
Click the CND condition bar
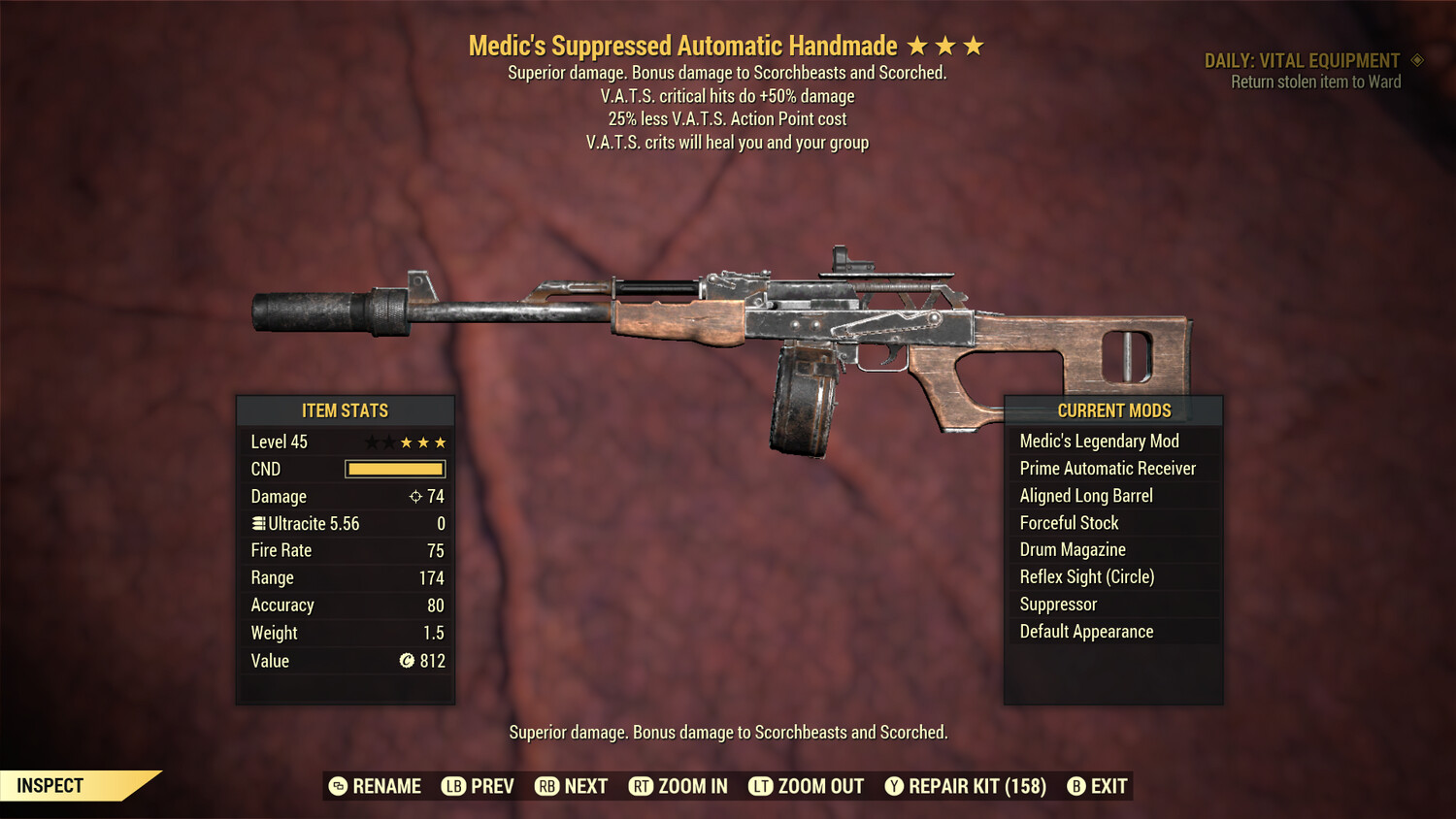pos(394,469)
